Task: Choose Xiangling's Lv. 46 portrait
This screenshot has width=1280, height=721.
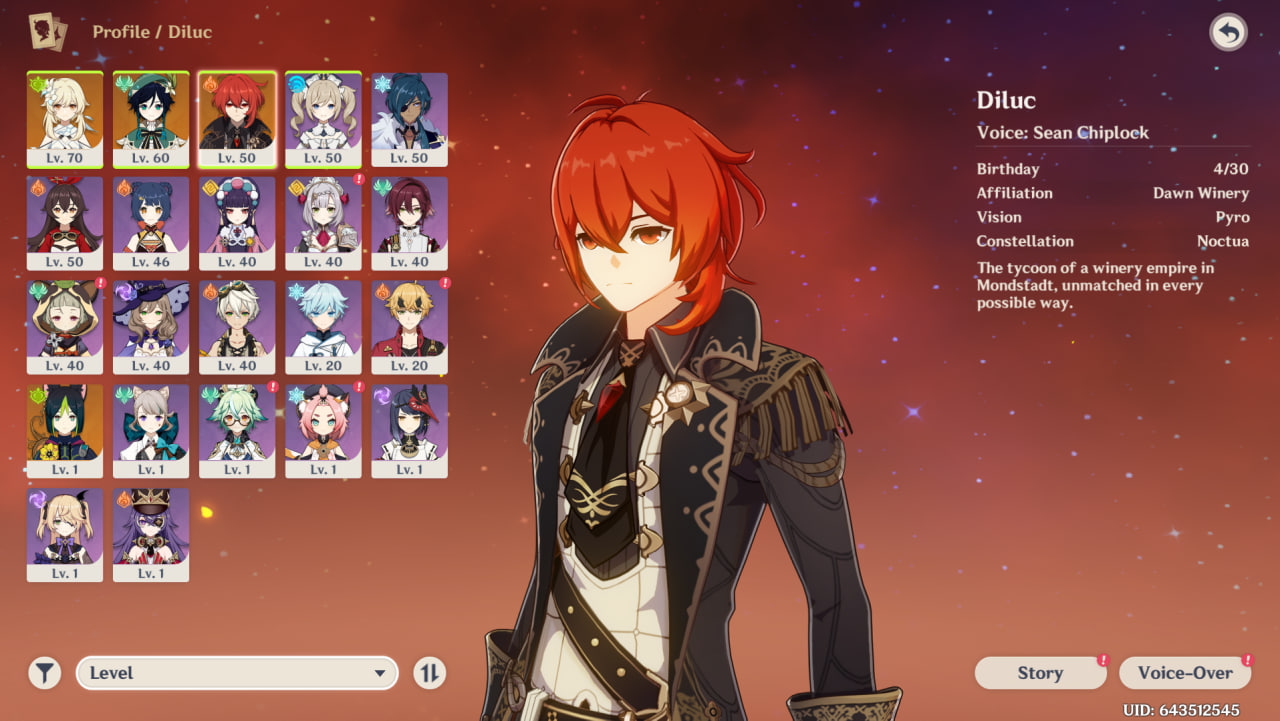Action: point(151,222)
